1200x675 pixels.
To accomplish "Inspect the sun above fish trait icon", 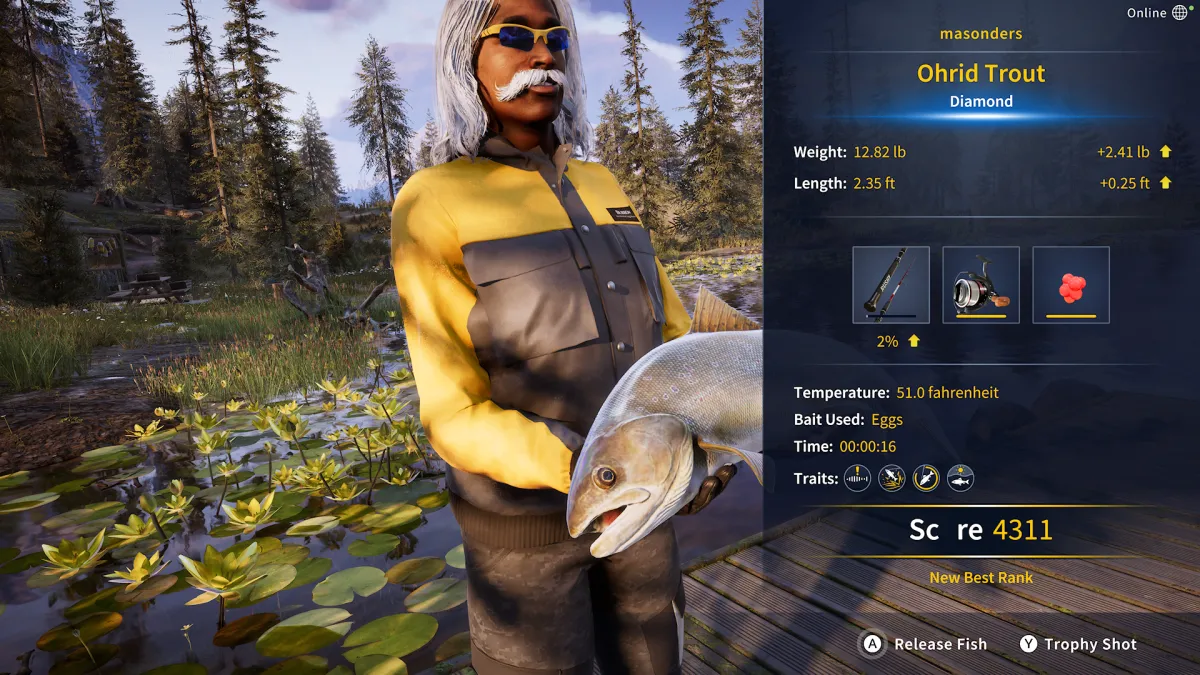I will 960,478.
